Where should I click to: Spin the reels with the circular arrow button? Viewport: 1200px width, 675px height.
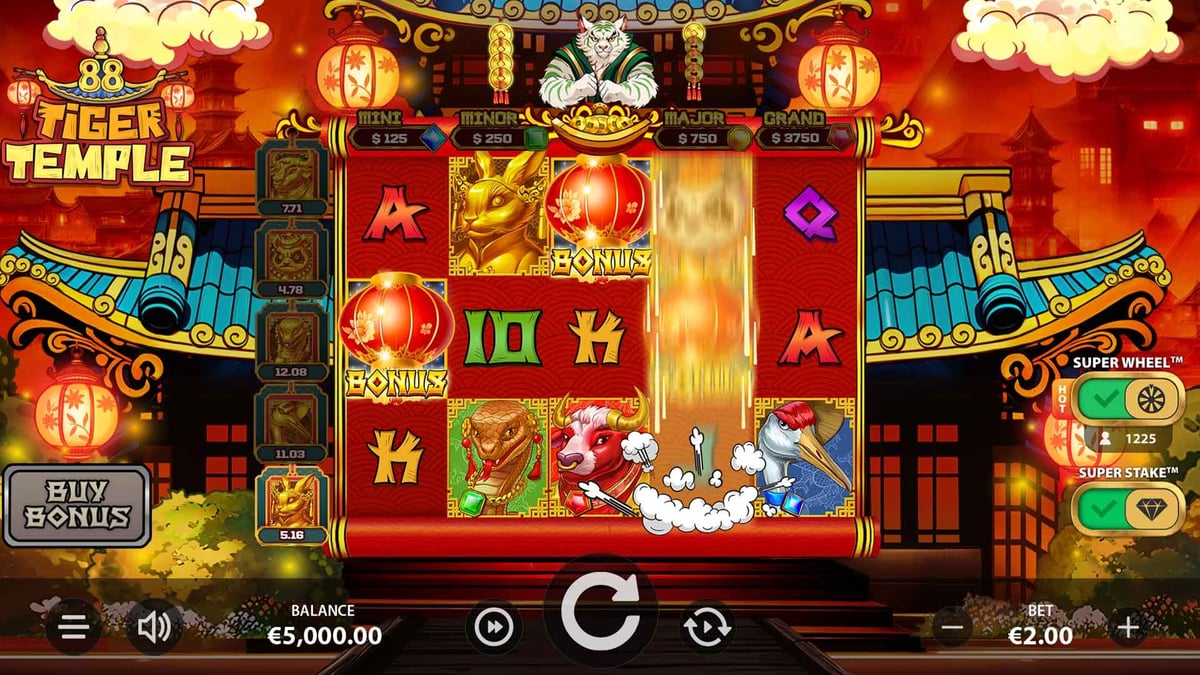click(x=599, y=613)
